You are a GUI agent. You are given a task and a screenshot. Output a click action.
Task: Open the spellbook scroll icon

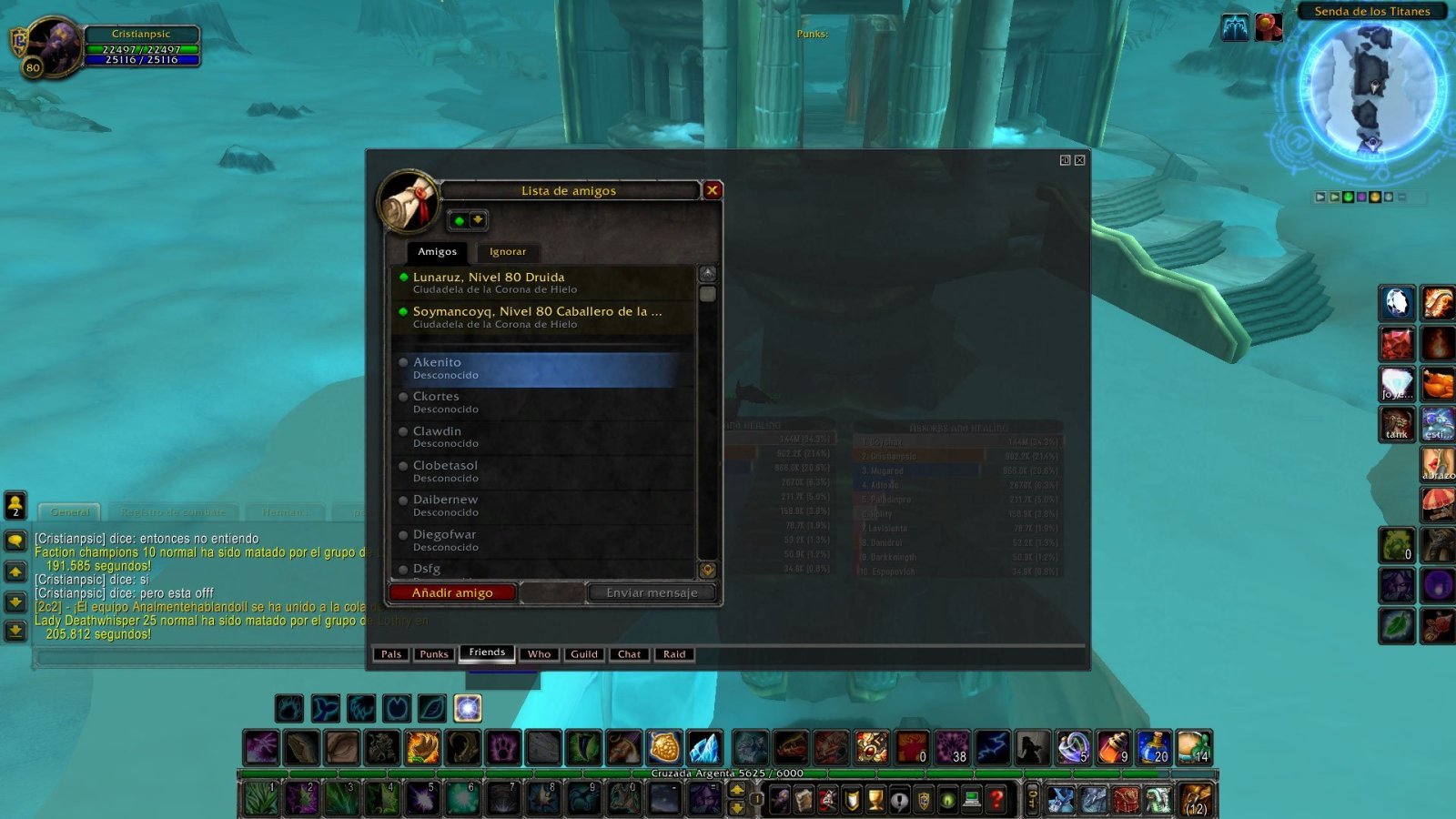804,799
